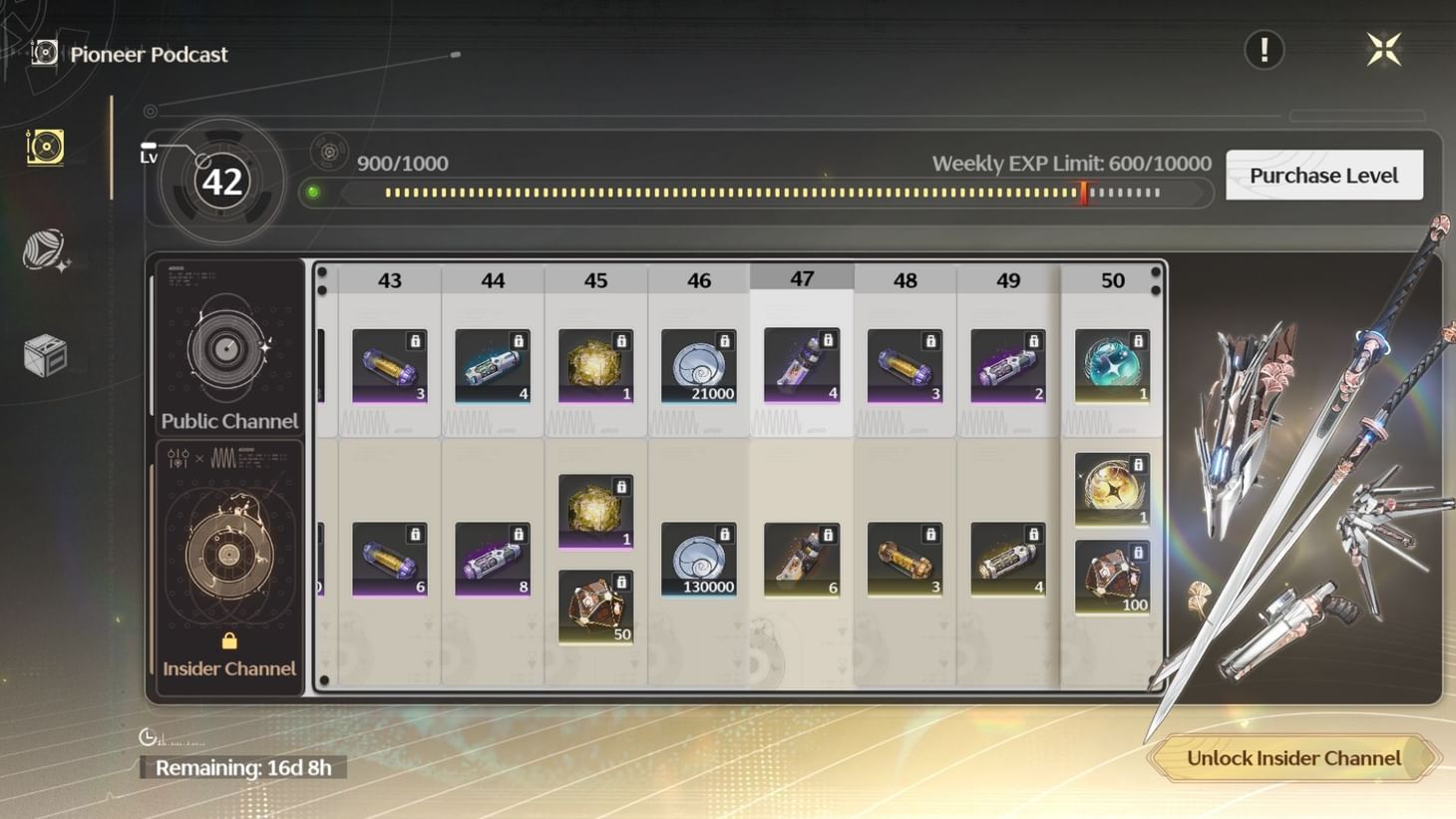Click the highlighted level 47 column header
The width and height of the screenshot is (1456, 819).
[x=802, y=278]
